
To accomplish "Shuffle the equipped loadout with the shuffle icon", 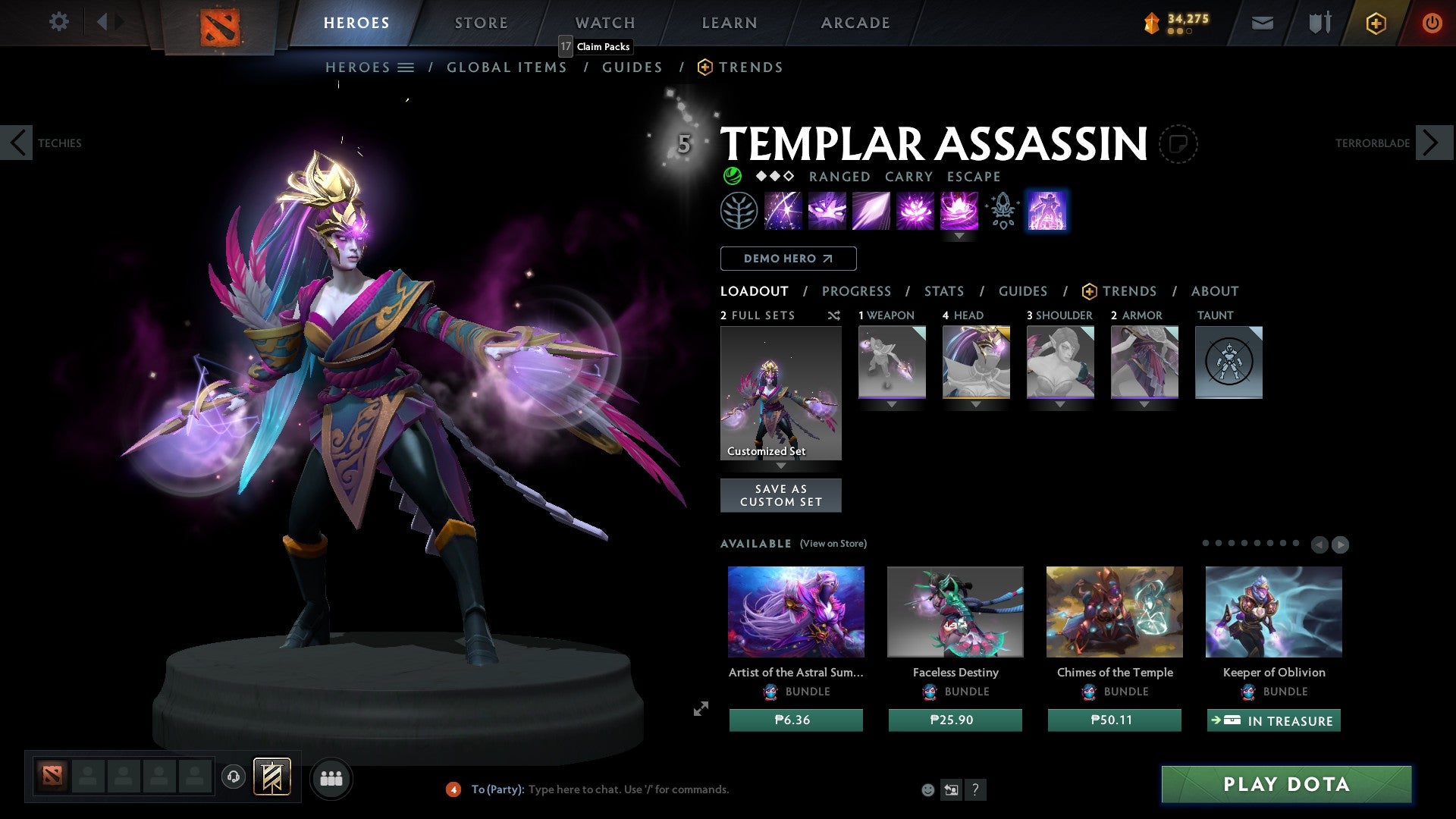I will tap(833, 315).
